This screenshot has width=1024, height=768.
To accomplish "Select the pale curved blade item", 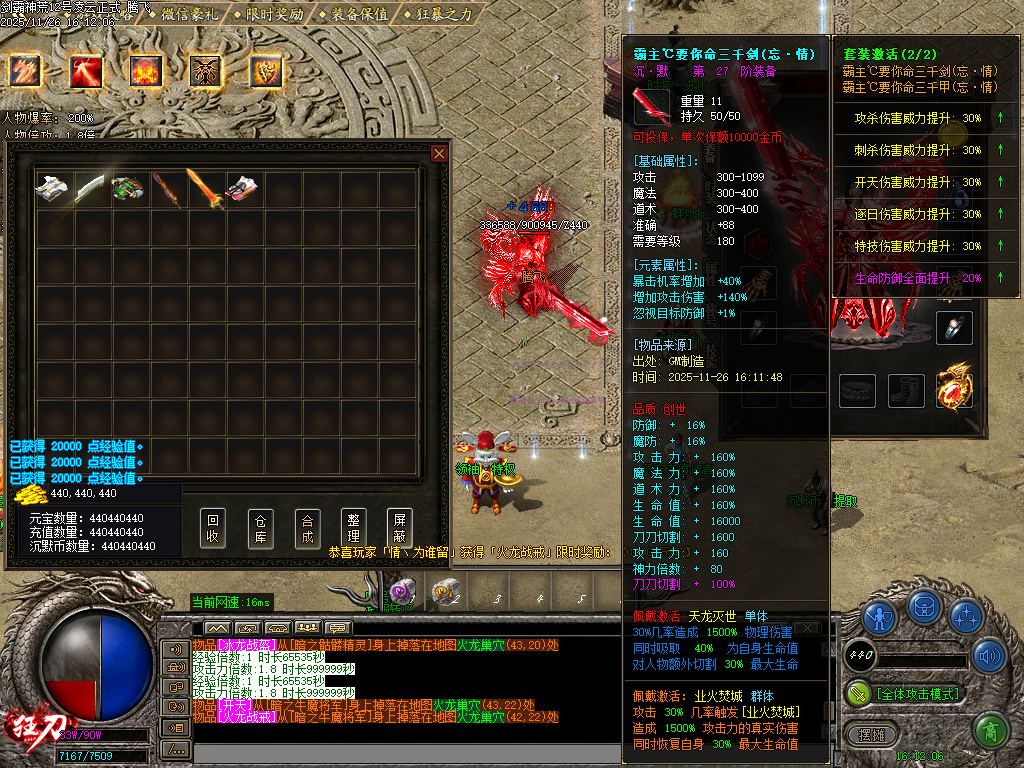I will [91, 189].
